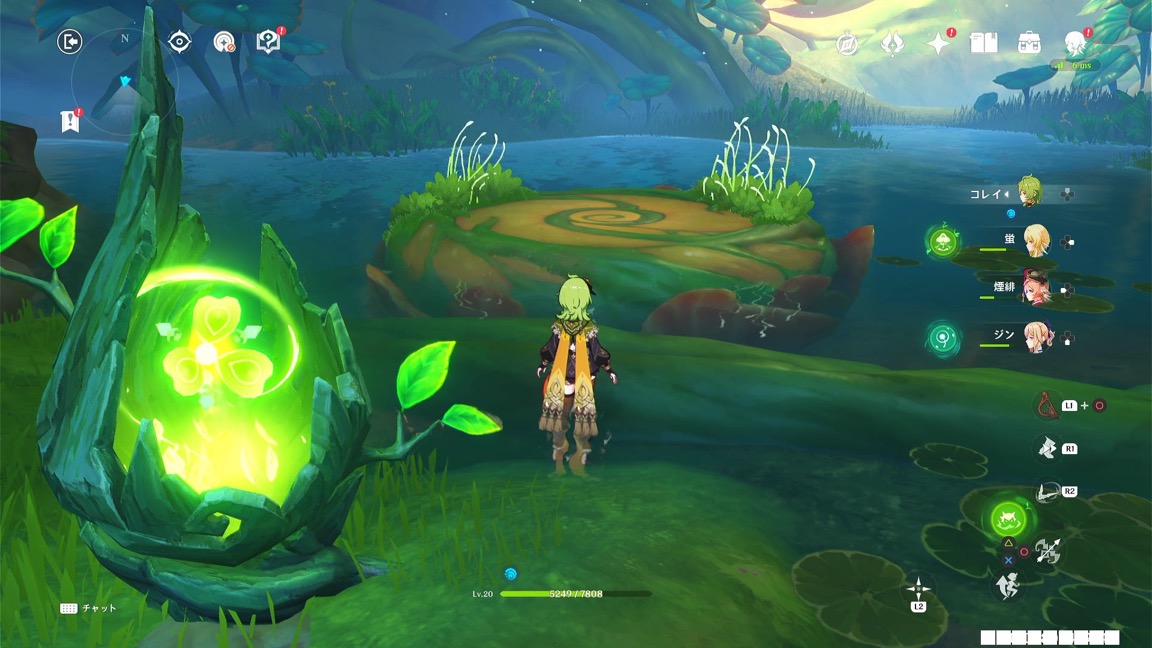Open the backpack inventory
Viewport: 1152px width, 648px height.
click(1029, 43)
